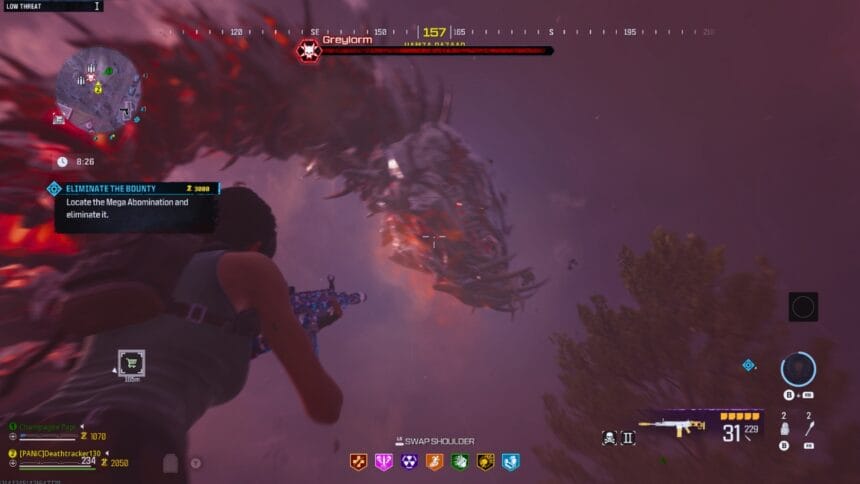Viewport: 860px width, 484px height.
Task: Select the tactical equipment slot
Action: coord(784,429)
